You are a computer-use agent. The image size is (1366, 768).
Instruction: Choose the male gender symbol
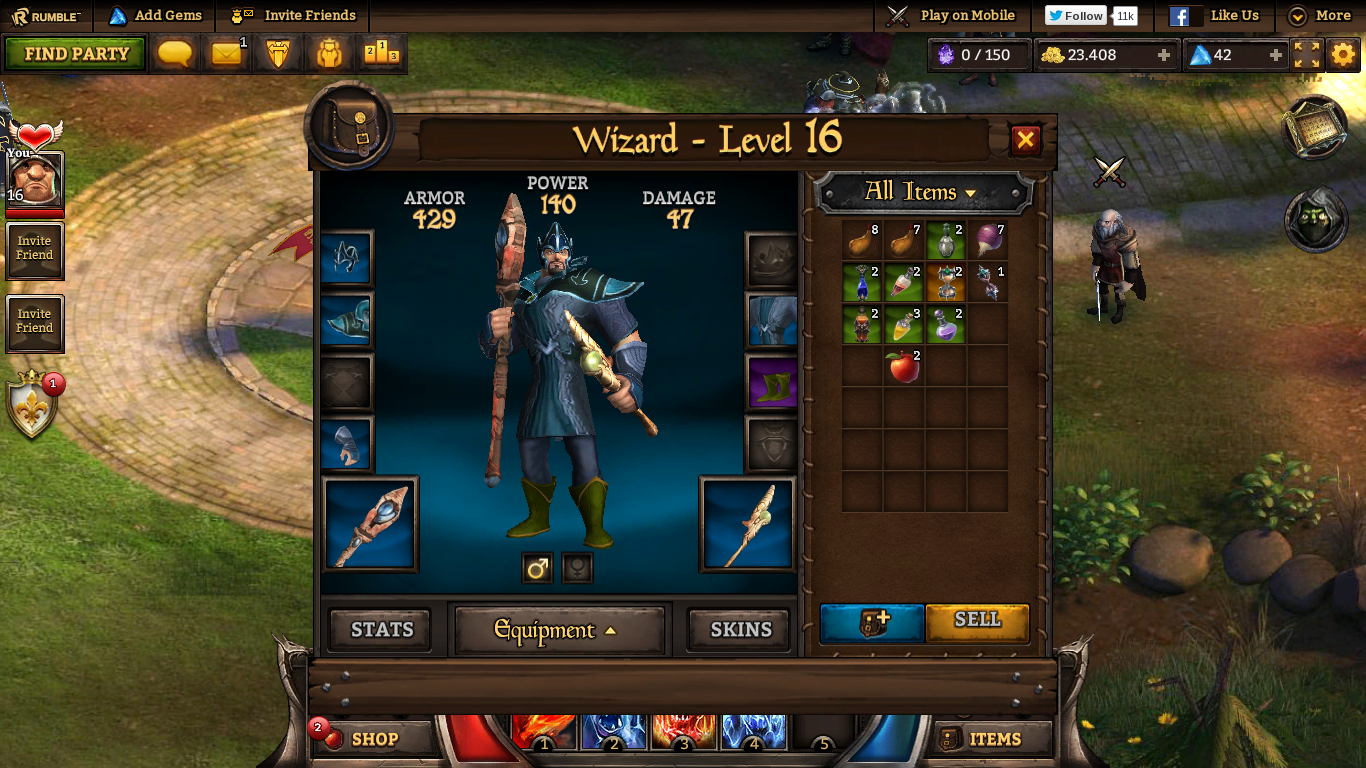coord(537,568)
